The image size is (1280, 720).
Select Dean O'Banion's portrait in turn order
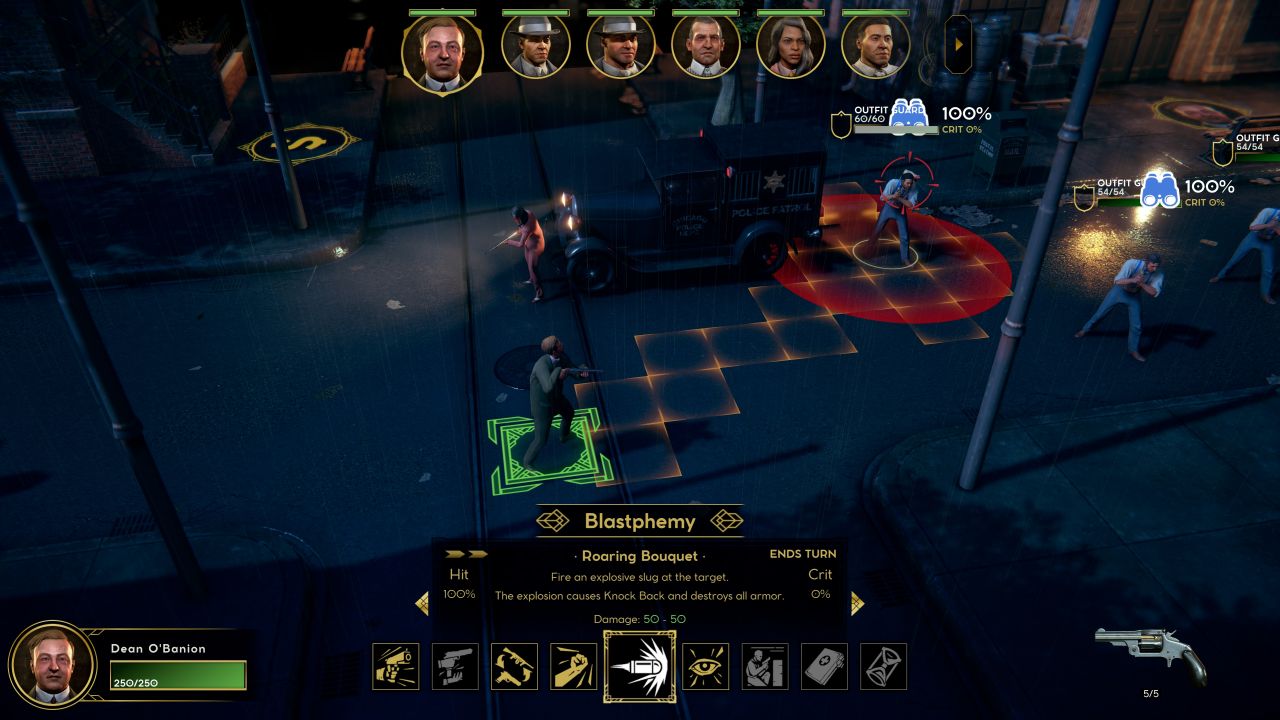coord(442,50)
